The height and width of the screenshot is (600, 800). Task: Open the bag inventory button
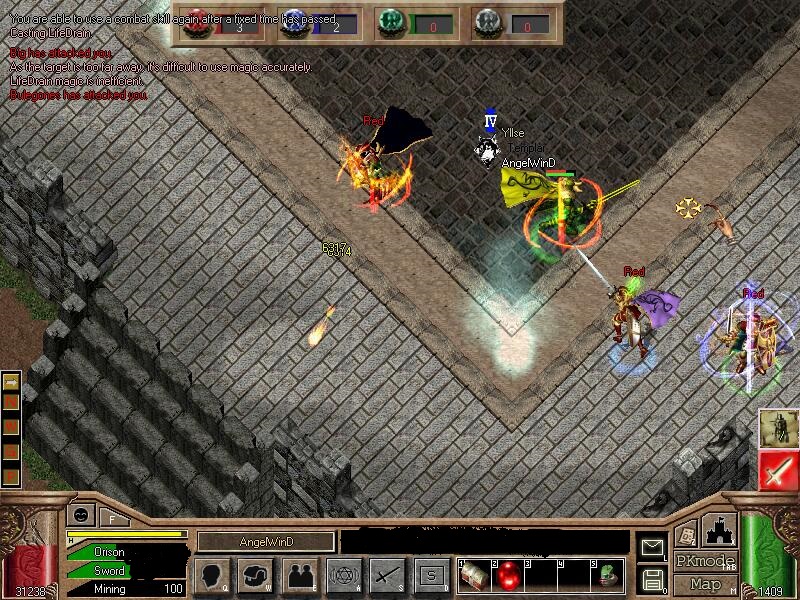pyautogui.click(x=255, y=575)
